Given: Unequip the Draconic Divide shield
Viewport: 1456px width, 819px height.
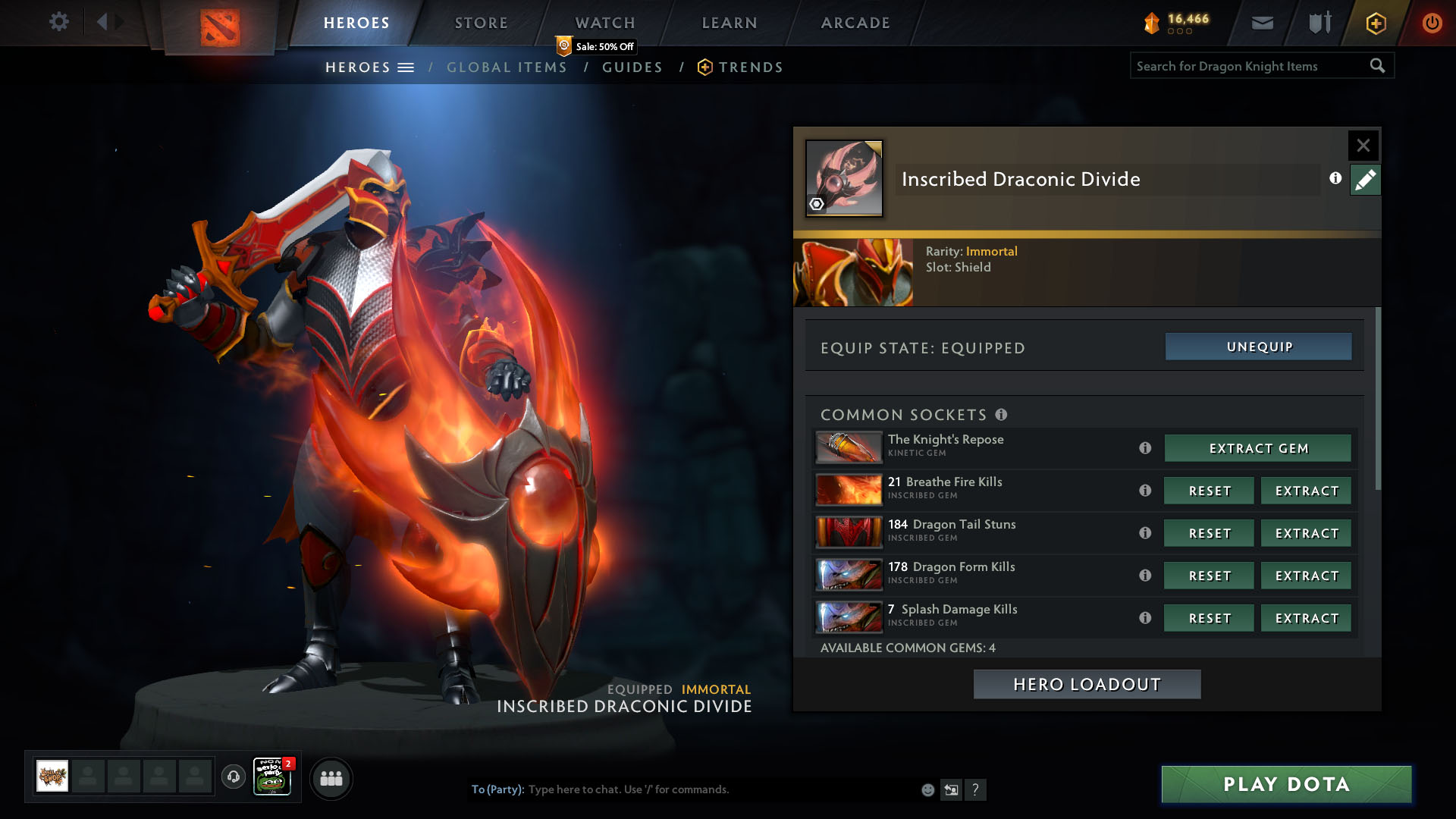Looking at the screenshot, I should pos(1259,347).
